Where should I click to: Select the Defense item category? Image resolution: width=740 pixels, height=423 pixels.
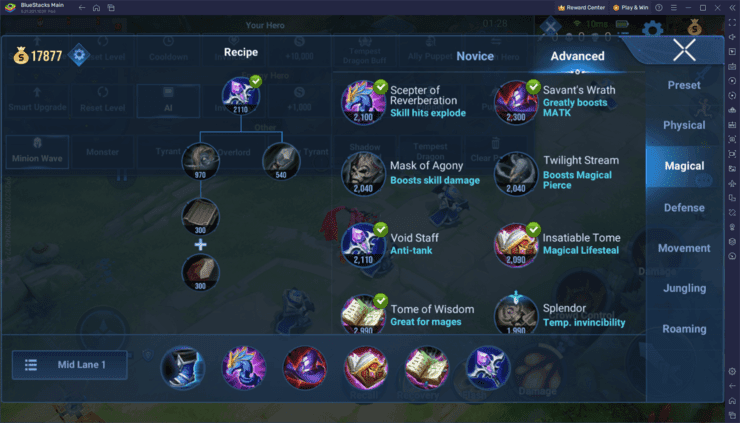[684, 207]
